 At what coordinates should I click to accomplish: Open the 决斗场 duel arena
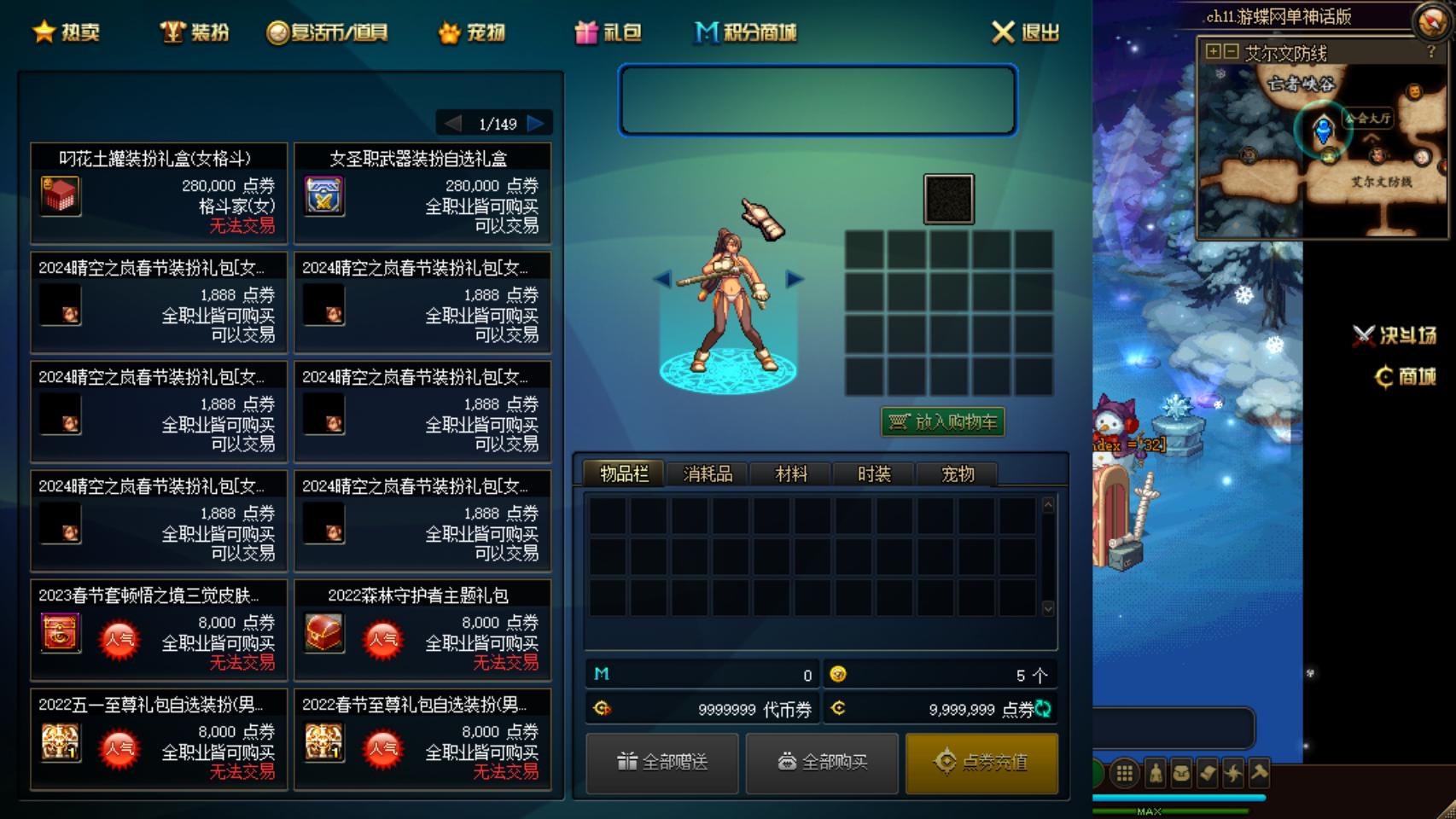pos(1395,336)
